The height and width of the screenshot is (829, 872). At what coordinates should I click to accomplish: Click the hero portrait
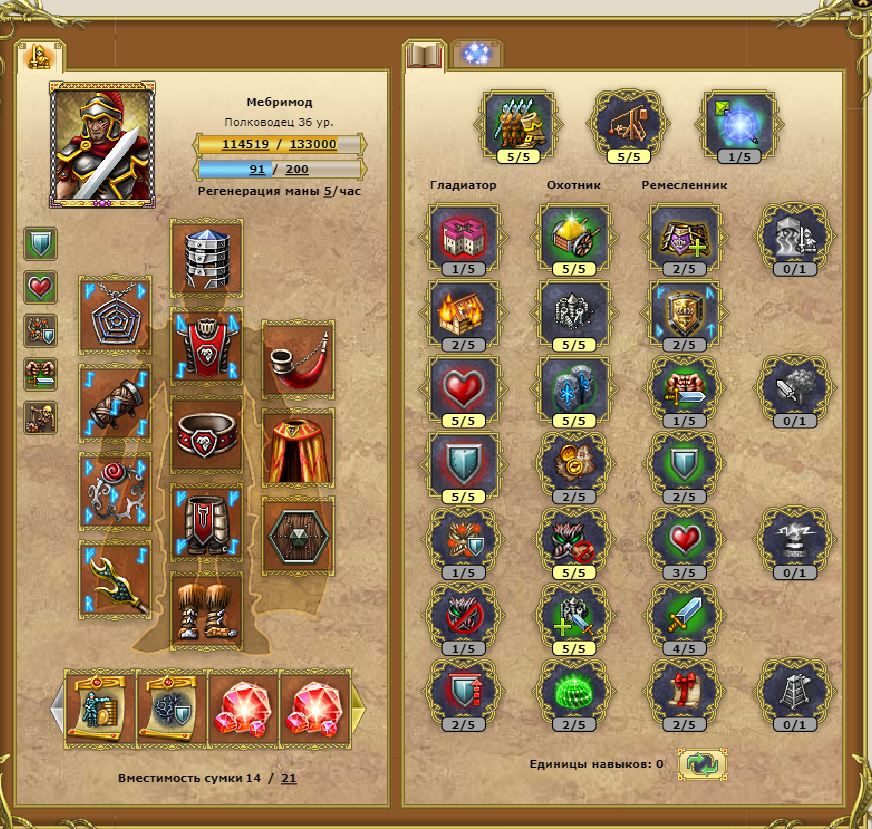pyautogui.click(x=103, y=143)
